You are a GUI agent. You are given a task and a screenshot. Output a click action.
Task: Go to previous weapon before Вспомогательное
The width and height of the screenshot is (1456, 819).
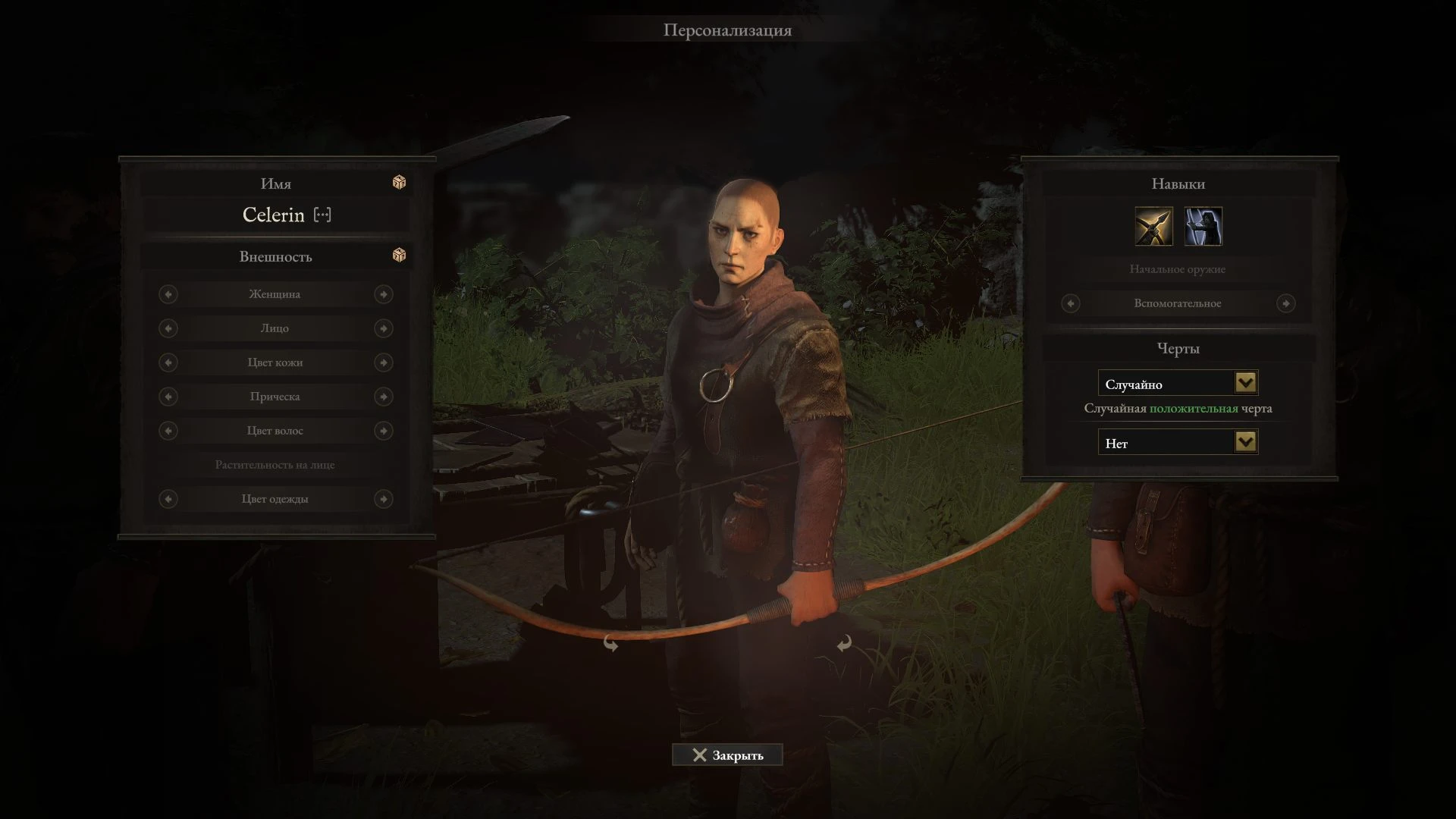click(x=1071, y=303)
